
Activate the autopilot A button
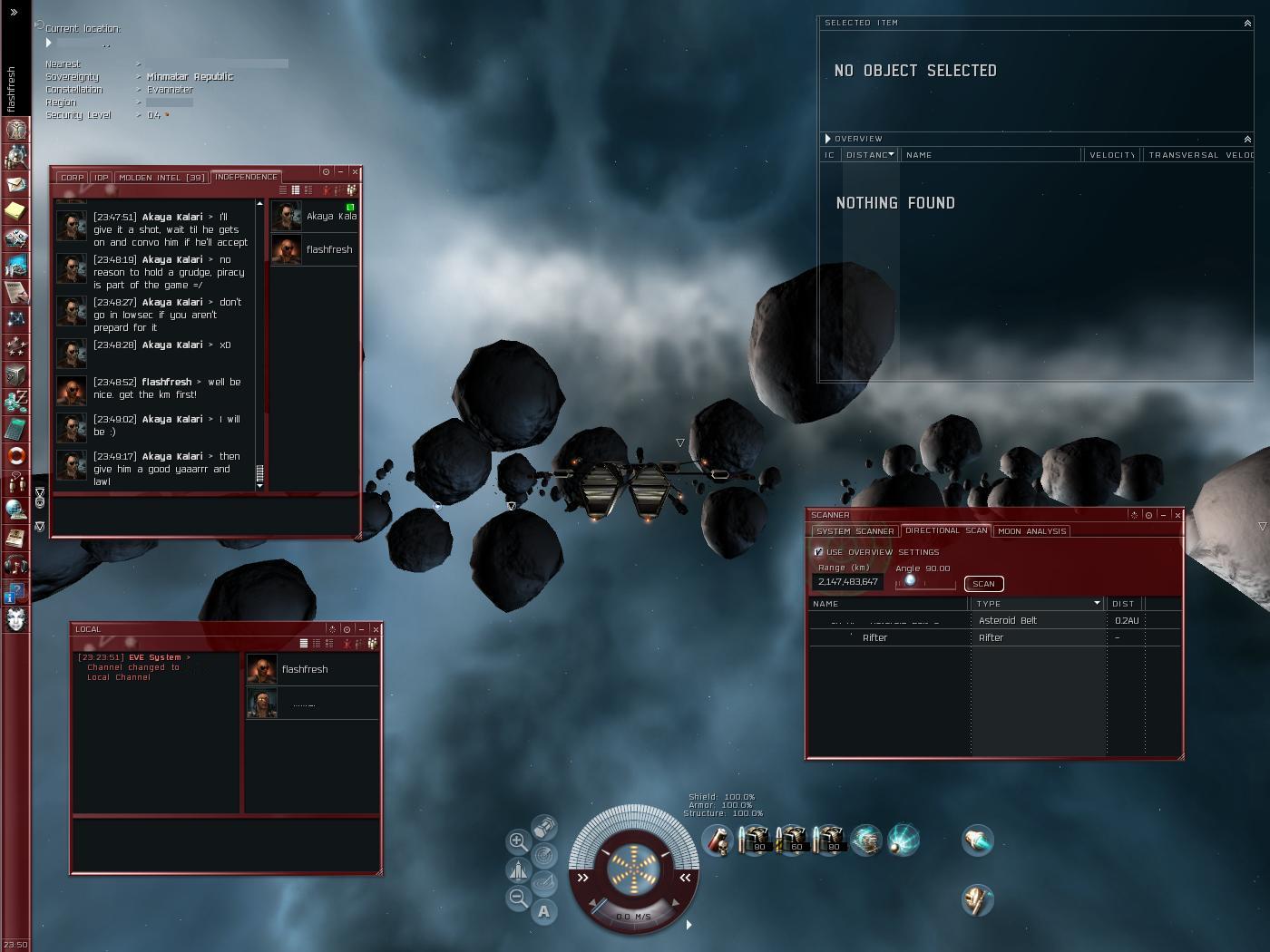[543, 912]
